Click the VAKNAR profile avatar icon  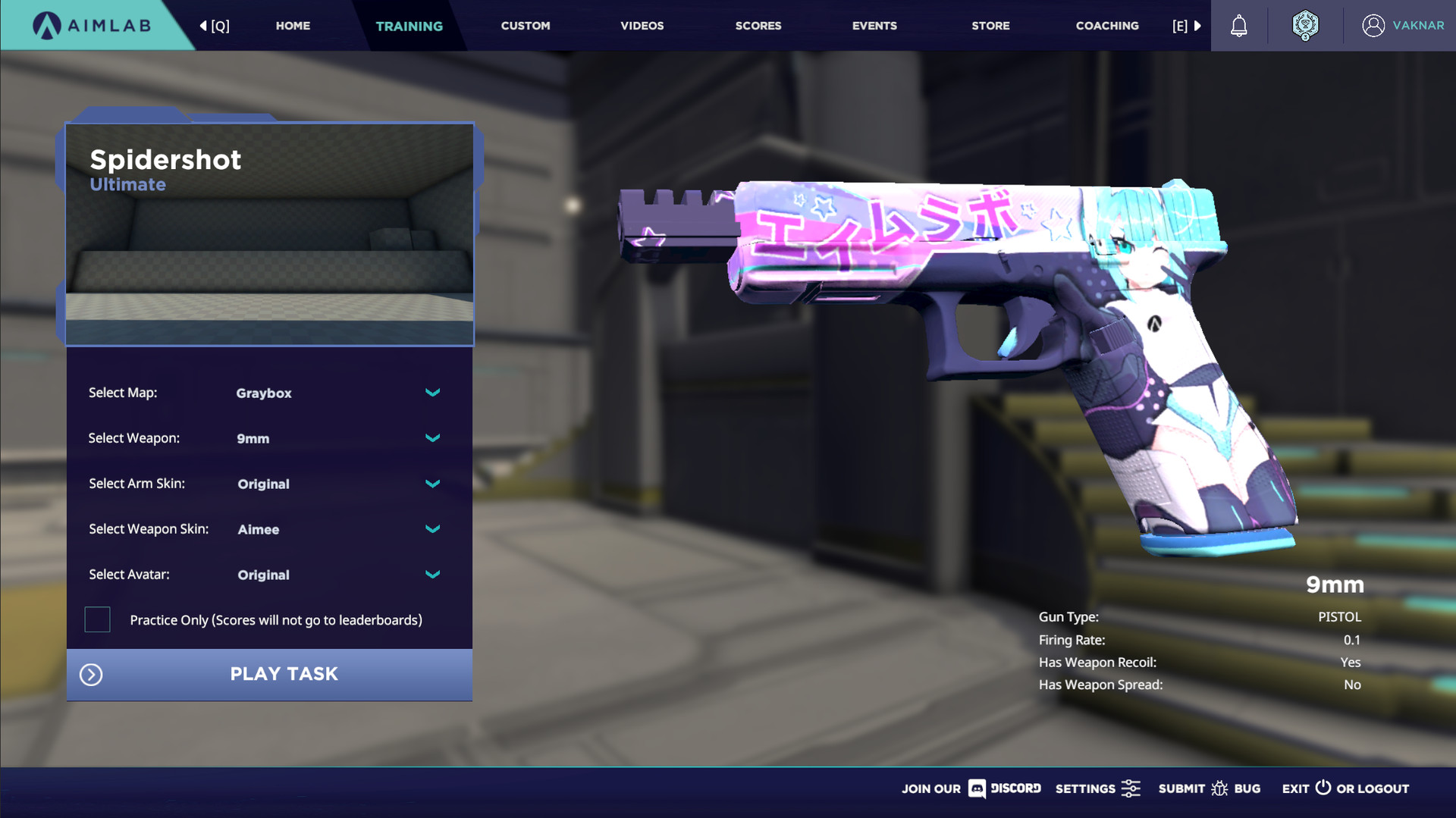[1374, 25]
